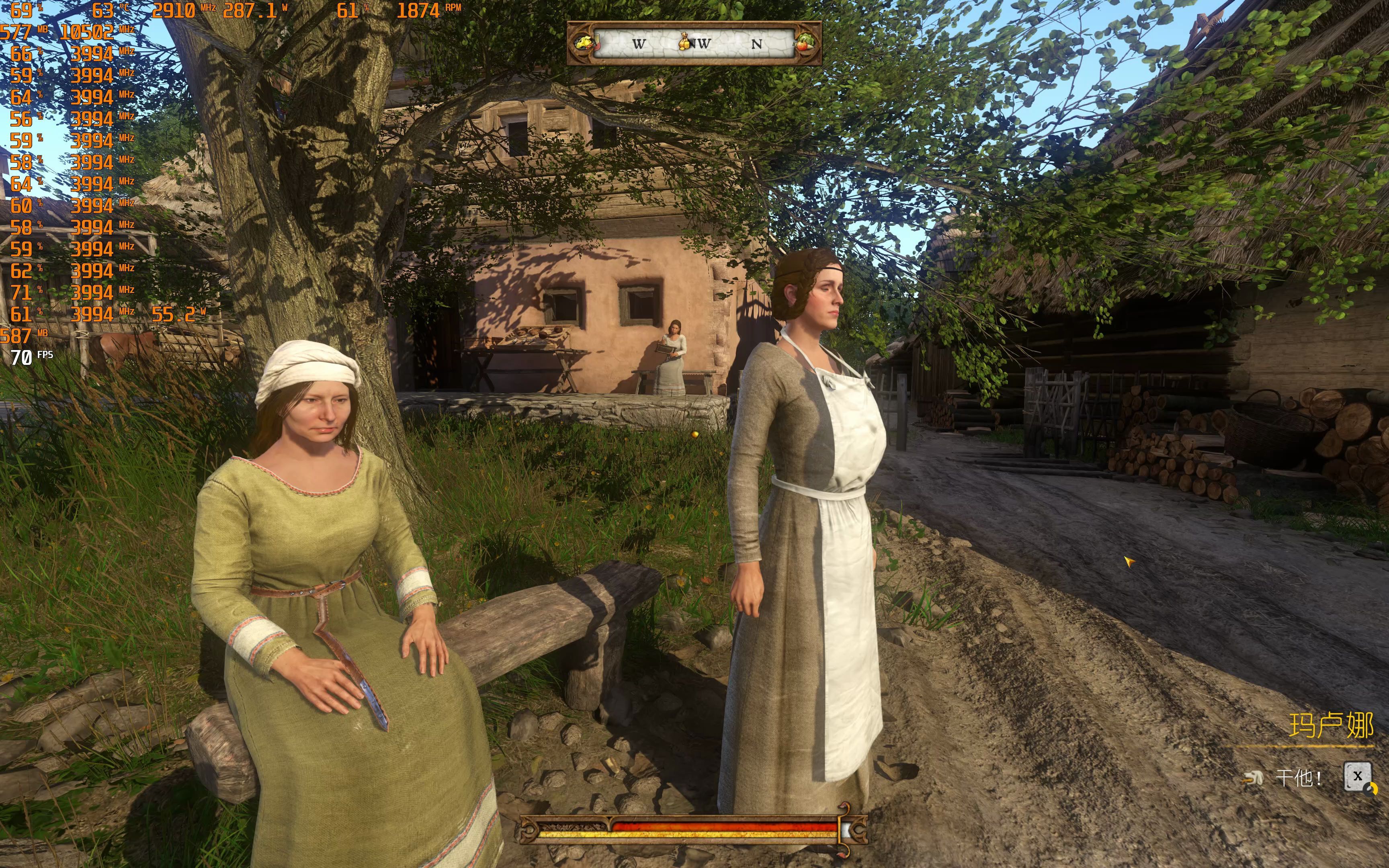Screen dimensions: 1389x868
Task: Click the money bag marker on the compass
Action: pos(684,42)
